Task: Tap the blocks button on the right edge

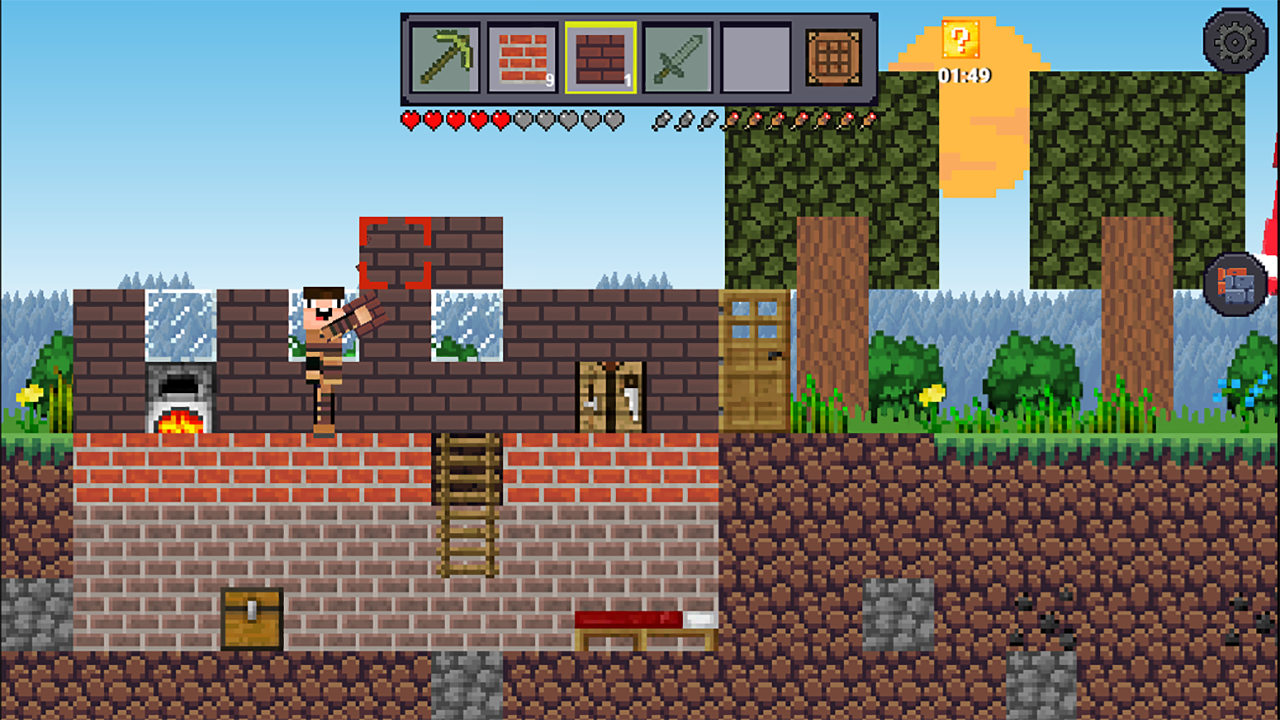Action: pos(1236,283)
